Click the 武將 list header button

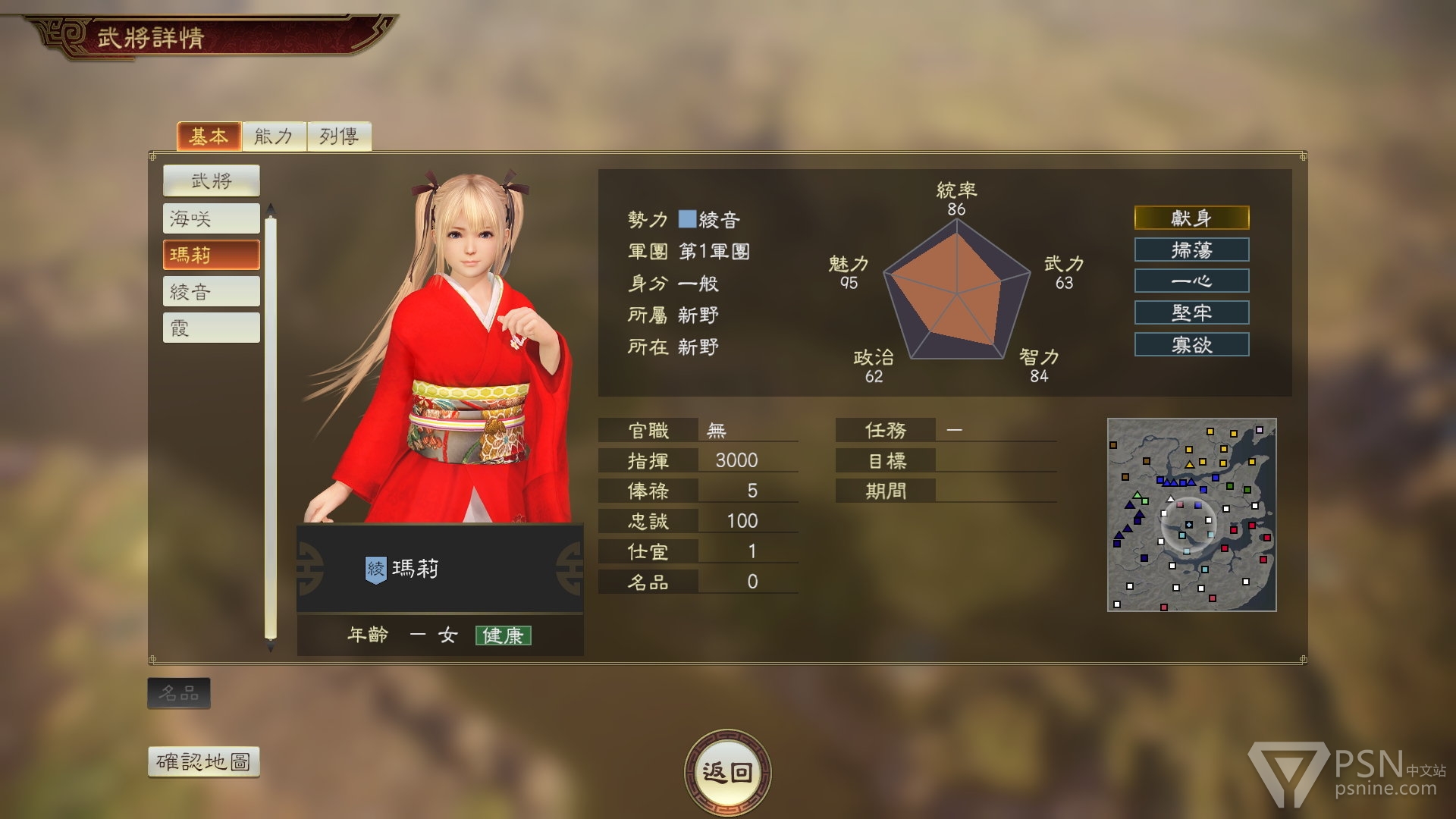(x=211, y=180)
